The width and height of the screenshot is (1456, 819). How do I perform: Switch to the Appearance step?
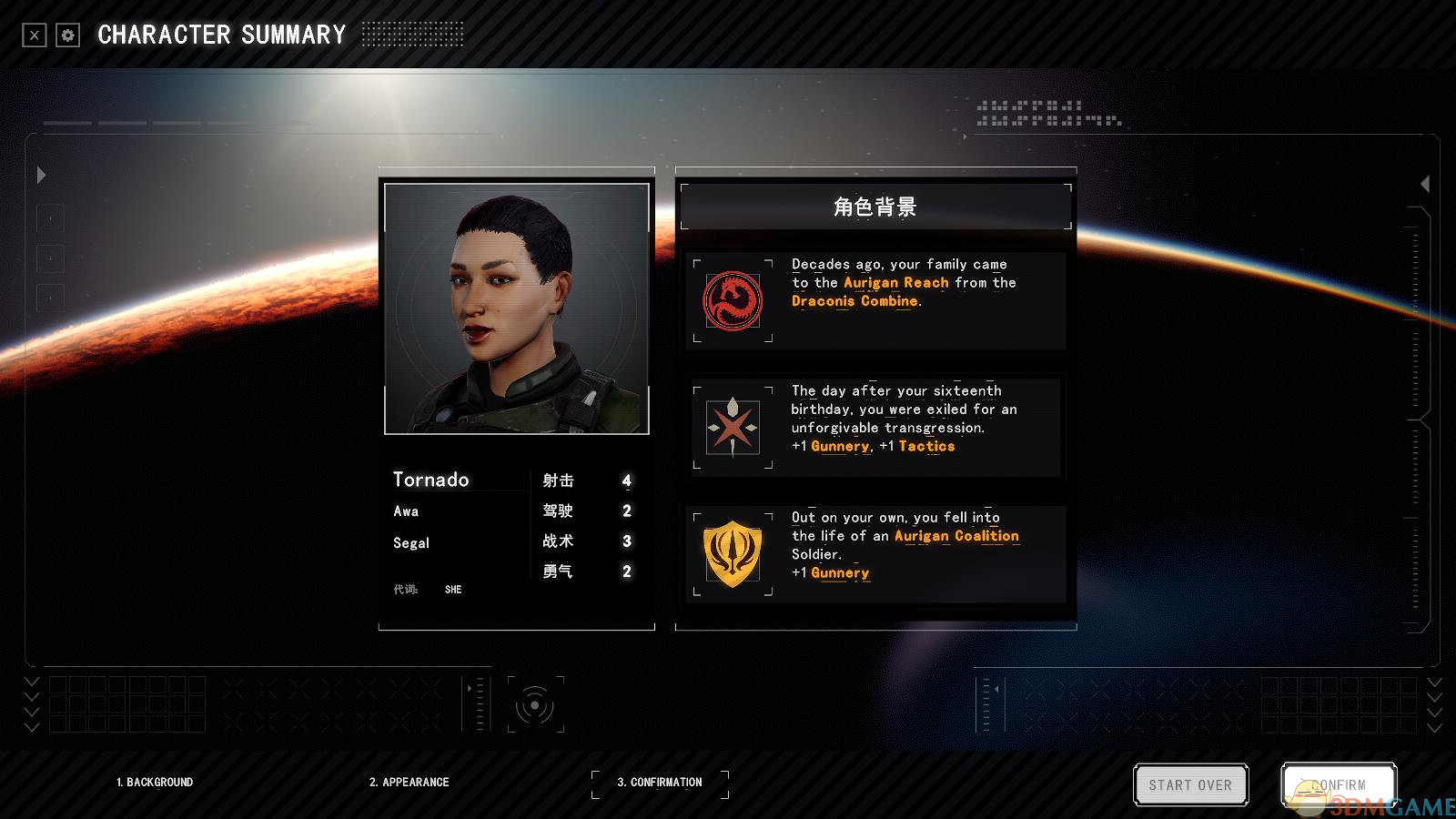(x=409, y=782)
